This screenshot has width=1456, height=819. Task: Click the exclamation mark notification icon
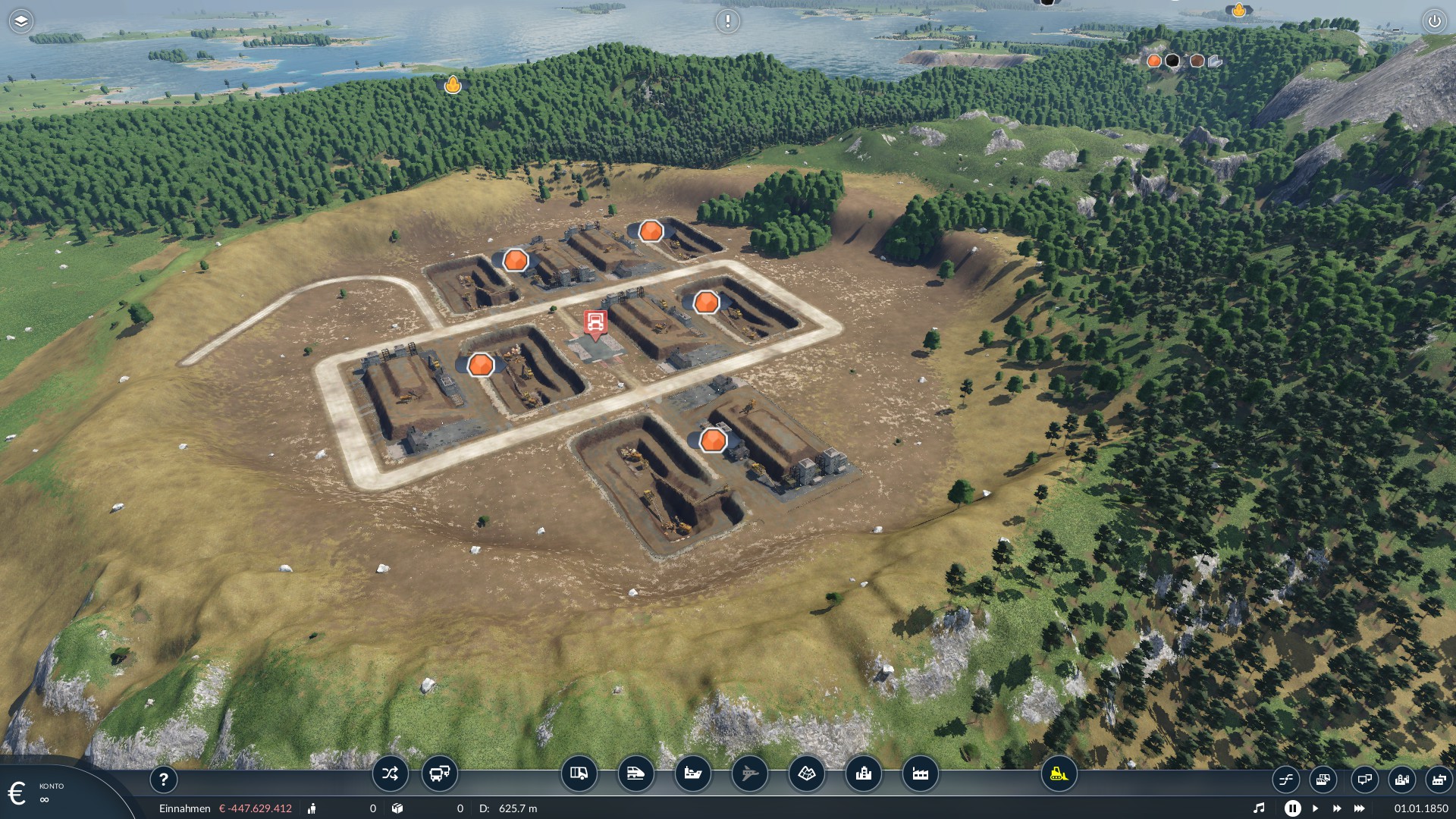pos(727,21)
